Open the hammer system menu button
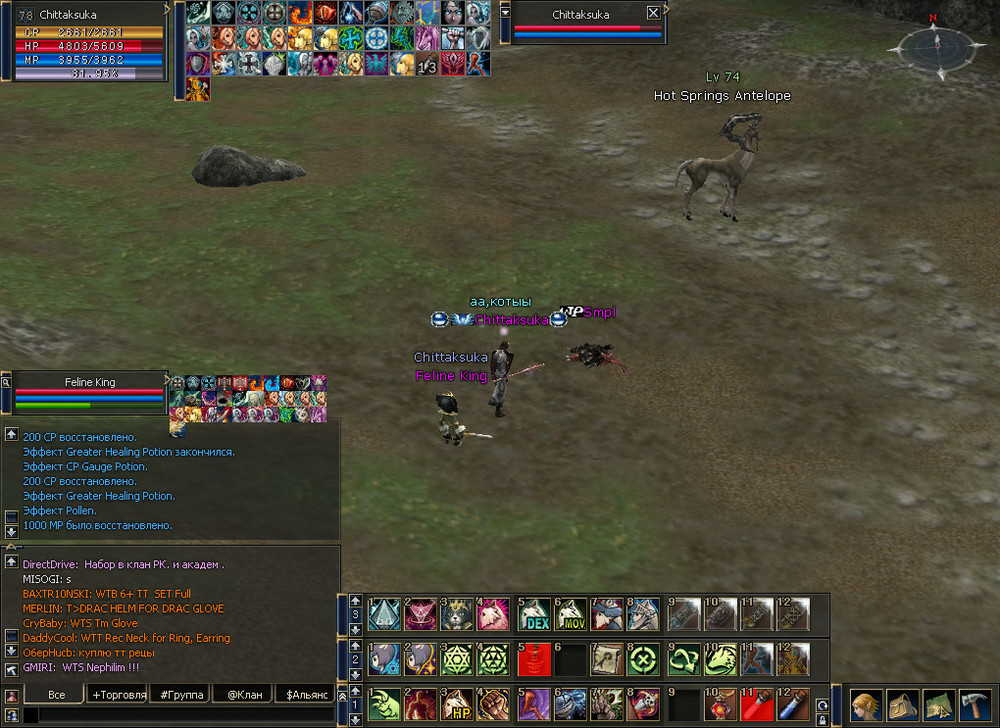 pos(974,704)
